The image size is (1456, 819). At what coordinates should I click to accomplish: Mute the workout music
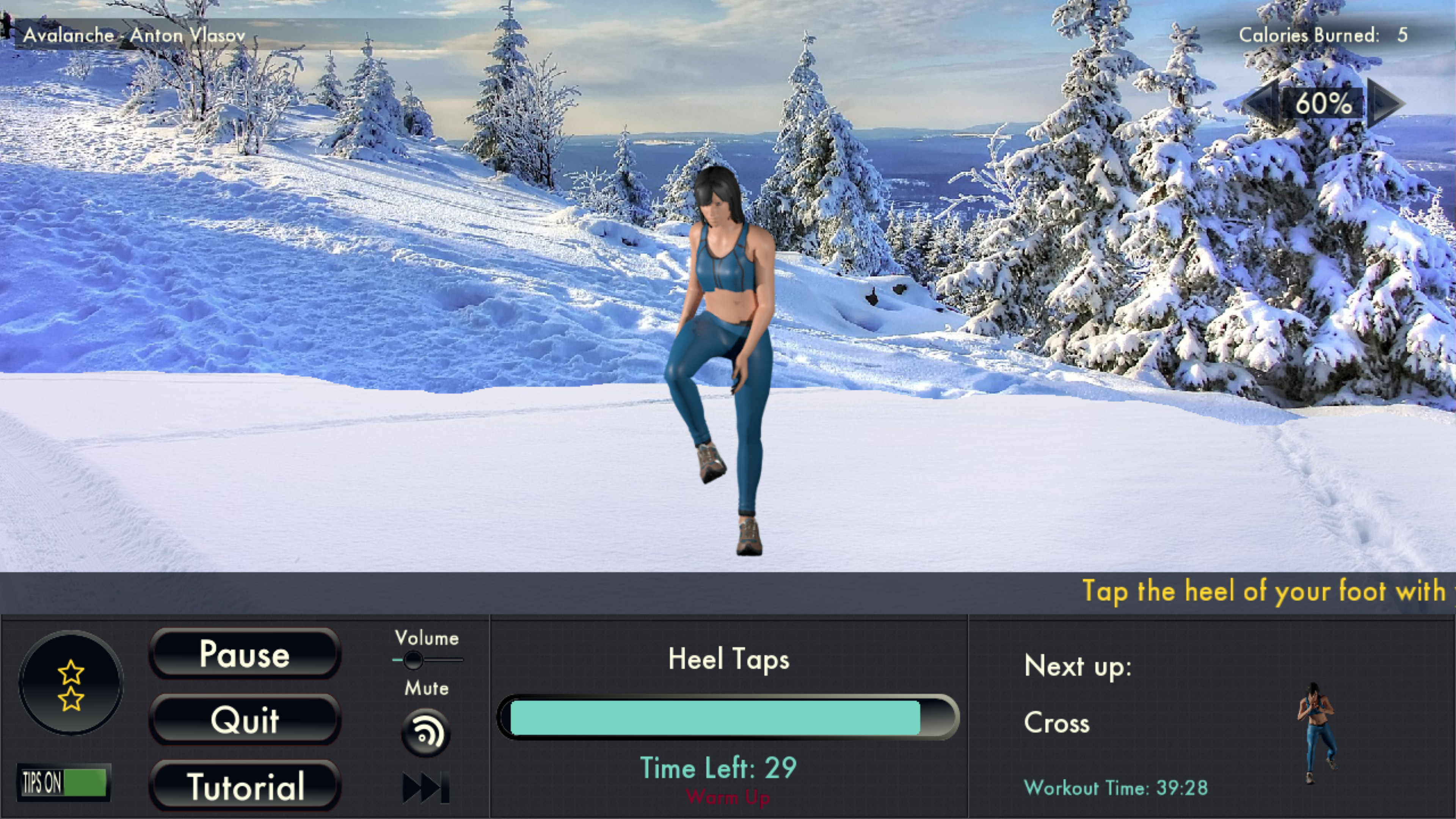[425, 732]
